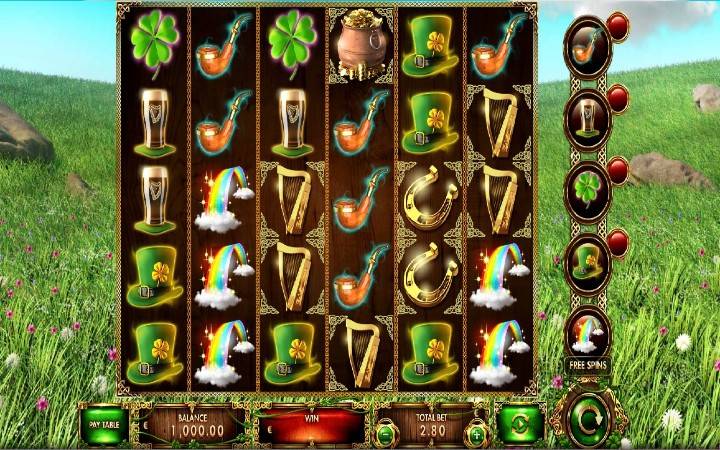
Task: Click the beer glass medallion on side meter
Action: 587,119
